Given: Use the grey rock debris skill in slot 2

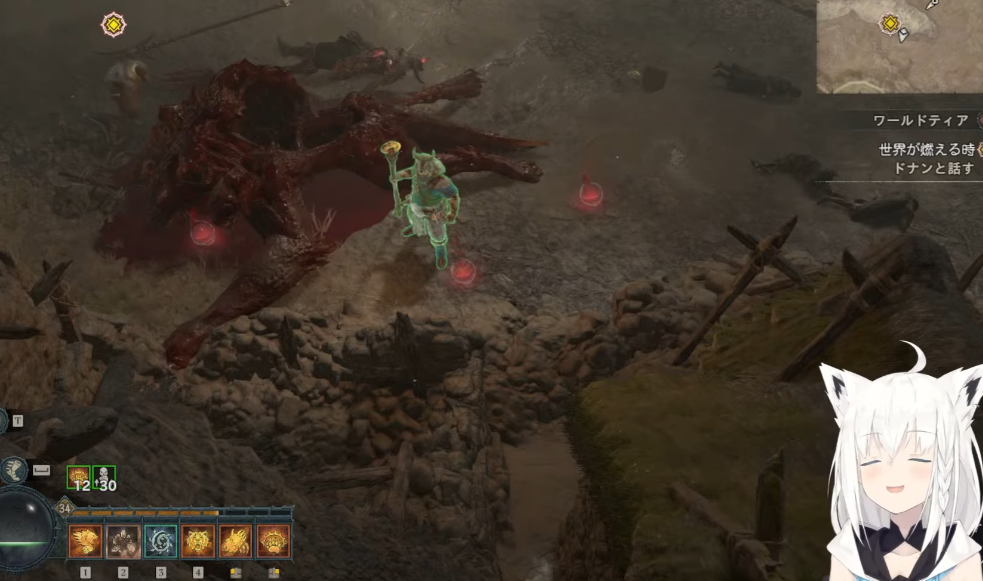Looking at the screenshot, I should (123, 541).
